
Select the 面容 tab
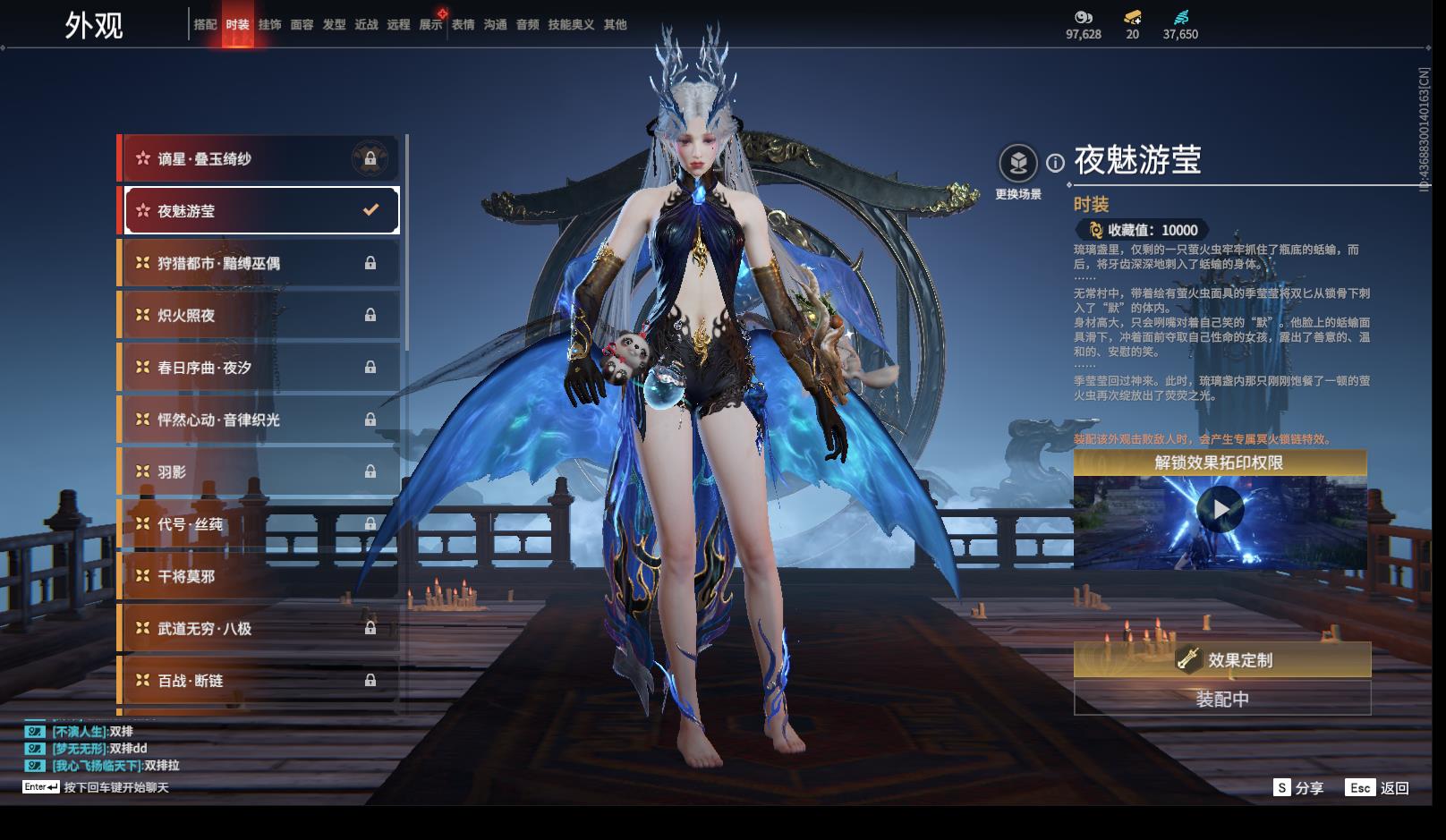pos(302,25)
